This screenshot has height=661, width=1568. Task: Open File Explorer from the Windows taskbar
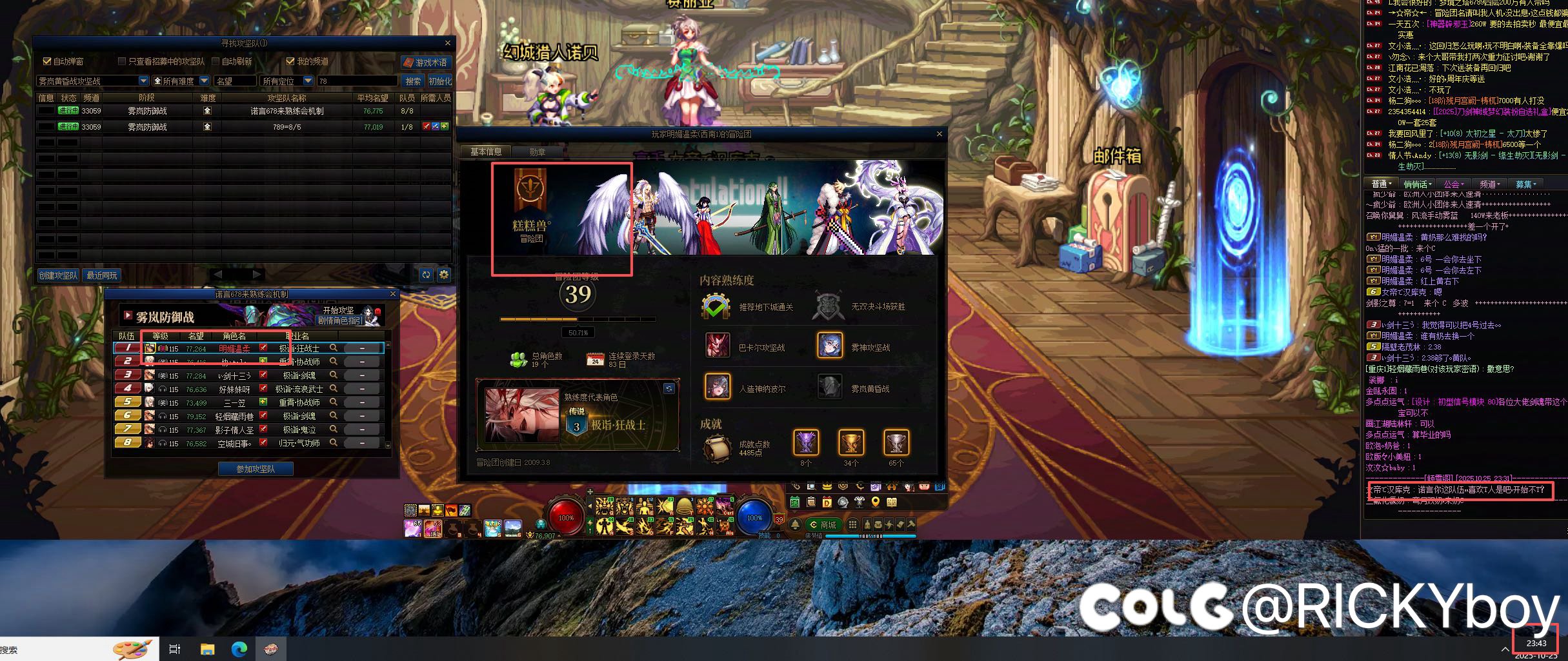(207, 649)
